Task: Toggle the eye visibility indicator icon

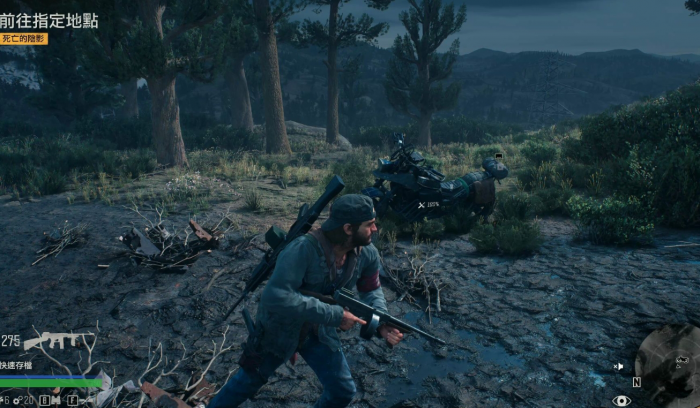Action: (x=621, y=401)
